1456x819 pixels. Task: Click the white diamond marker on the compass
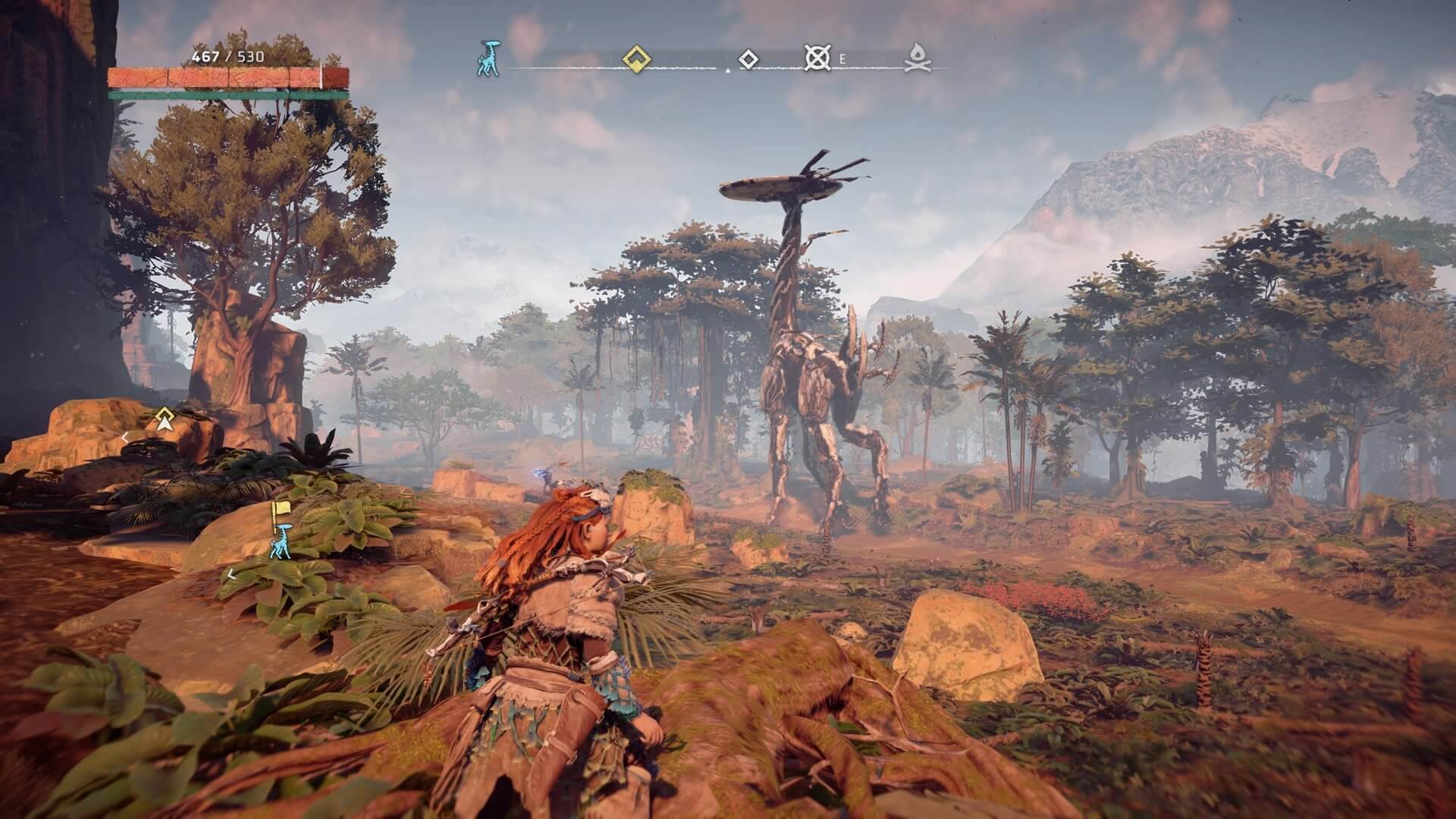[748, 59]
